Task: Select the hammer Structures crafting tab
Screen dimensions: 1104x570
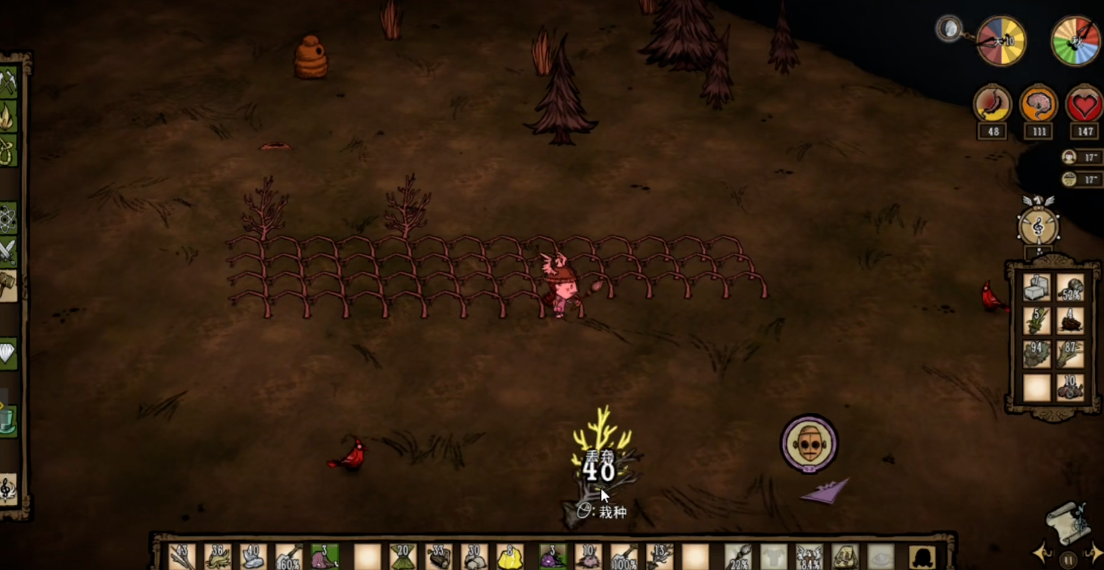Action: click(9, 284)
